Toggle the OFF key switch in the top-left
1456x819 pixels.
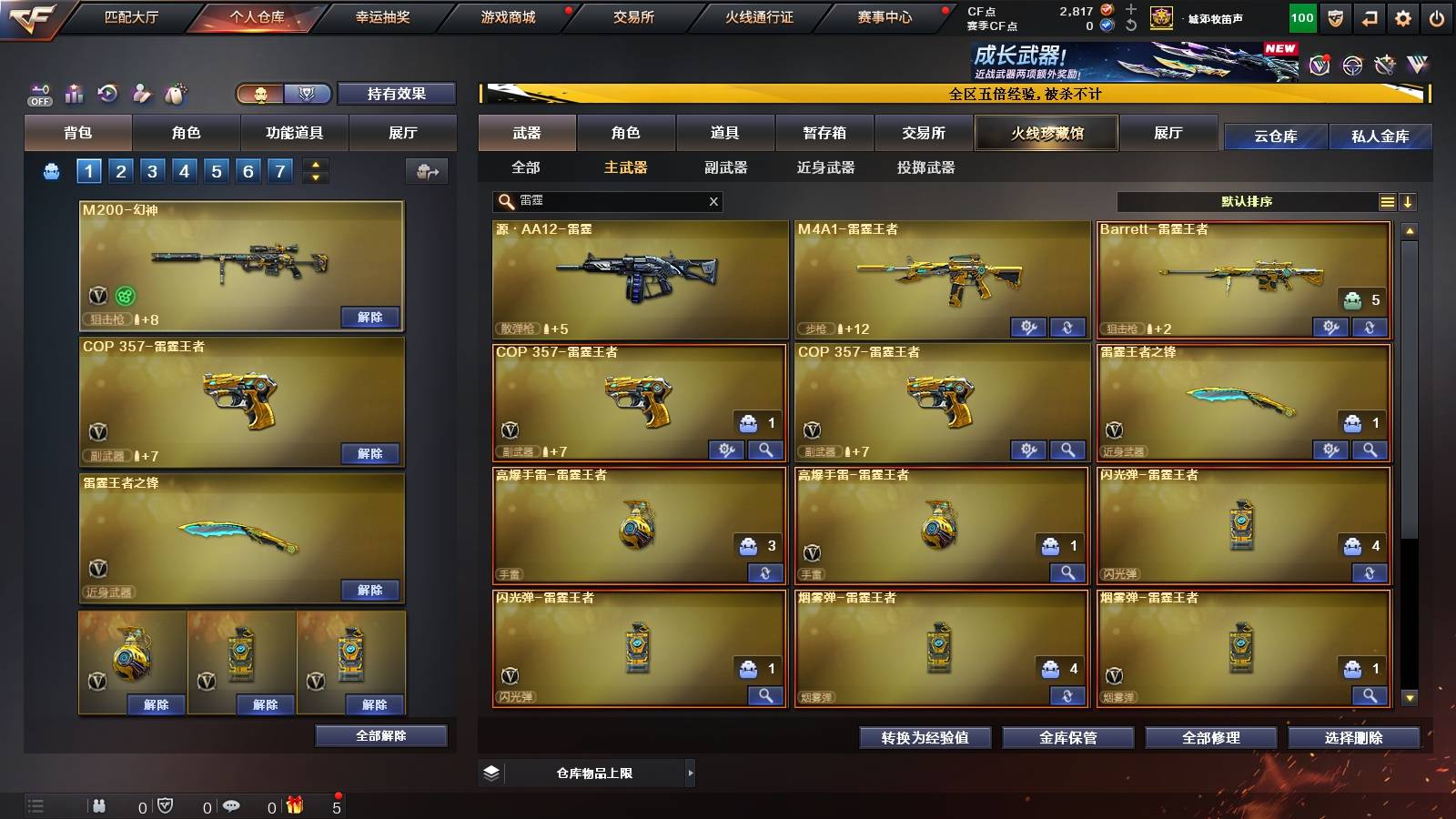coord(38,94)
